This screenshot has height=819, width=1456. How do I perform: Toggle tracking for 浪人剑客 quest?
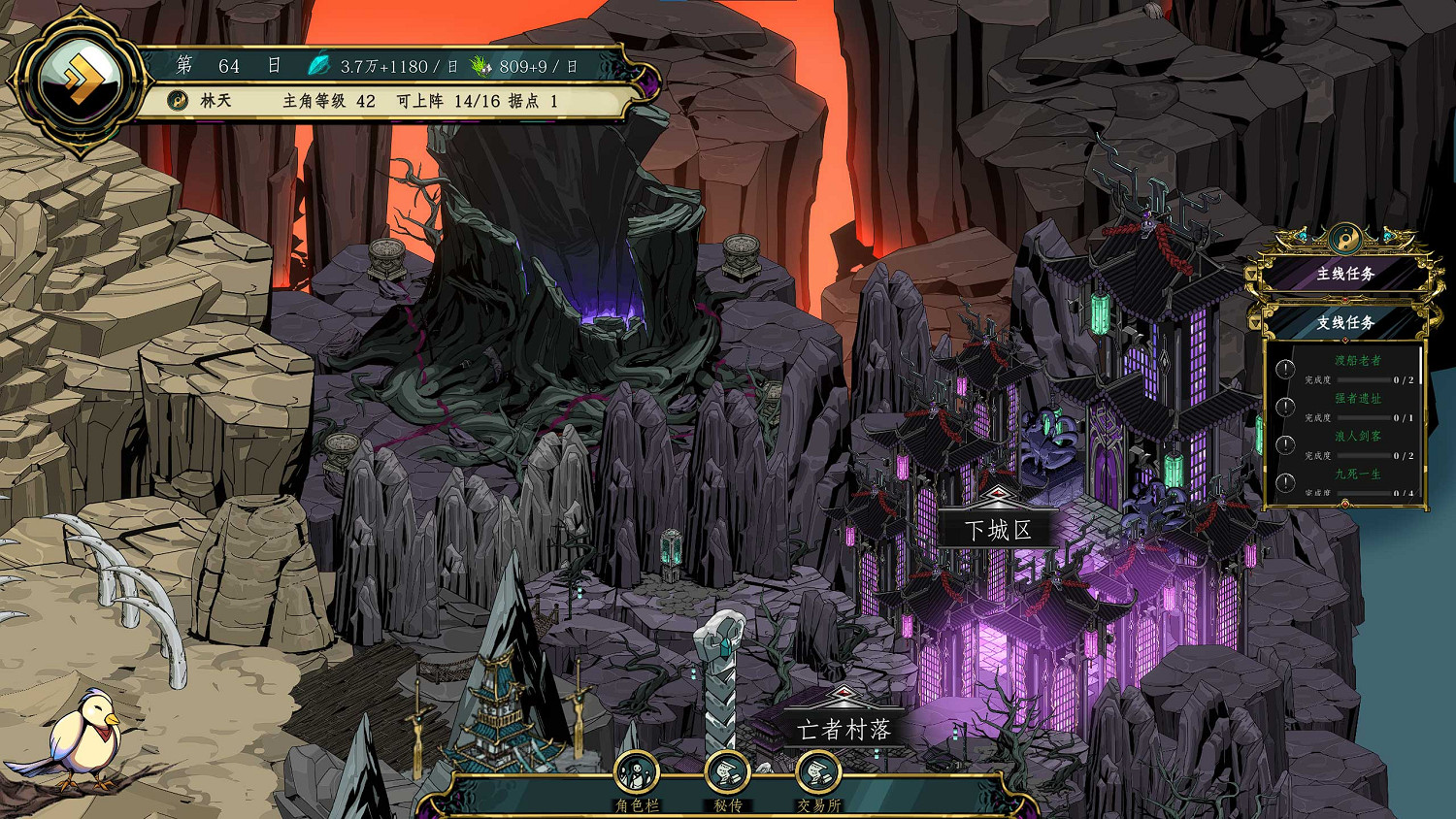pyautogui.click(x=1284, y=446)
